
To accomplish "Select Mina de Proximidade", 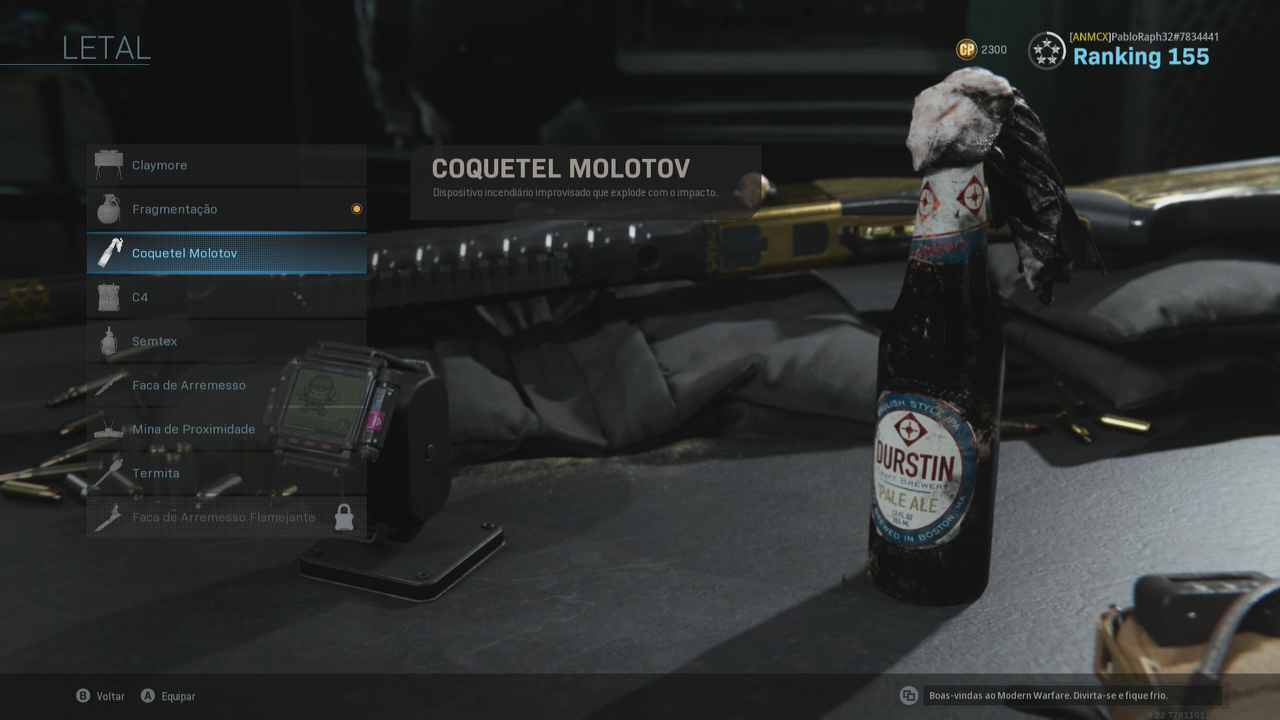I will point(226,429).
